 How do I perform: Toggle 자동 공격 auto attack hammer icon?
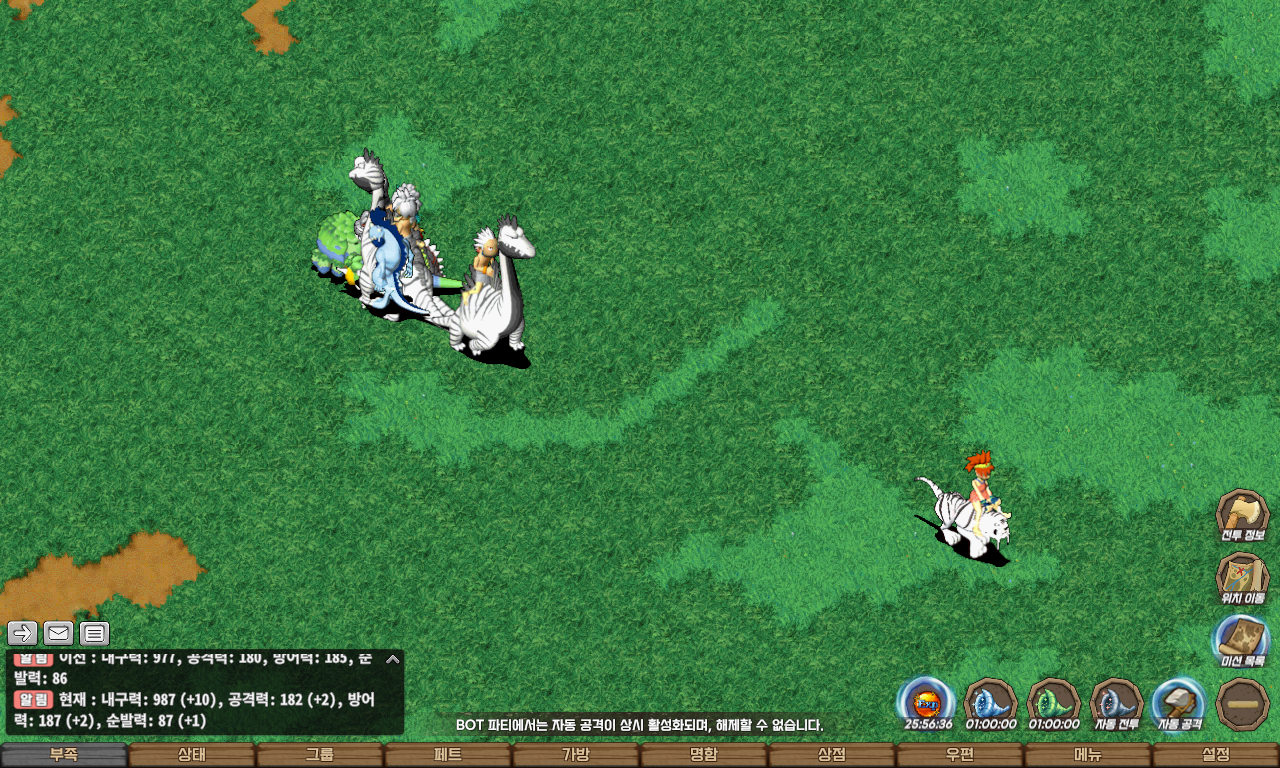tap(1179, 703)
